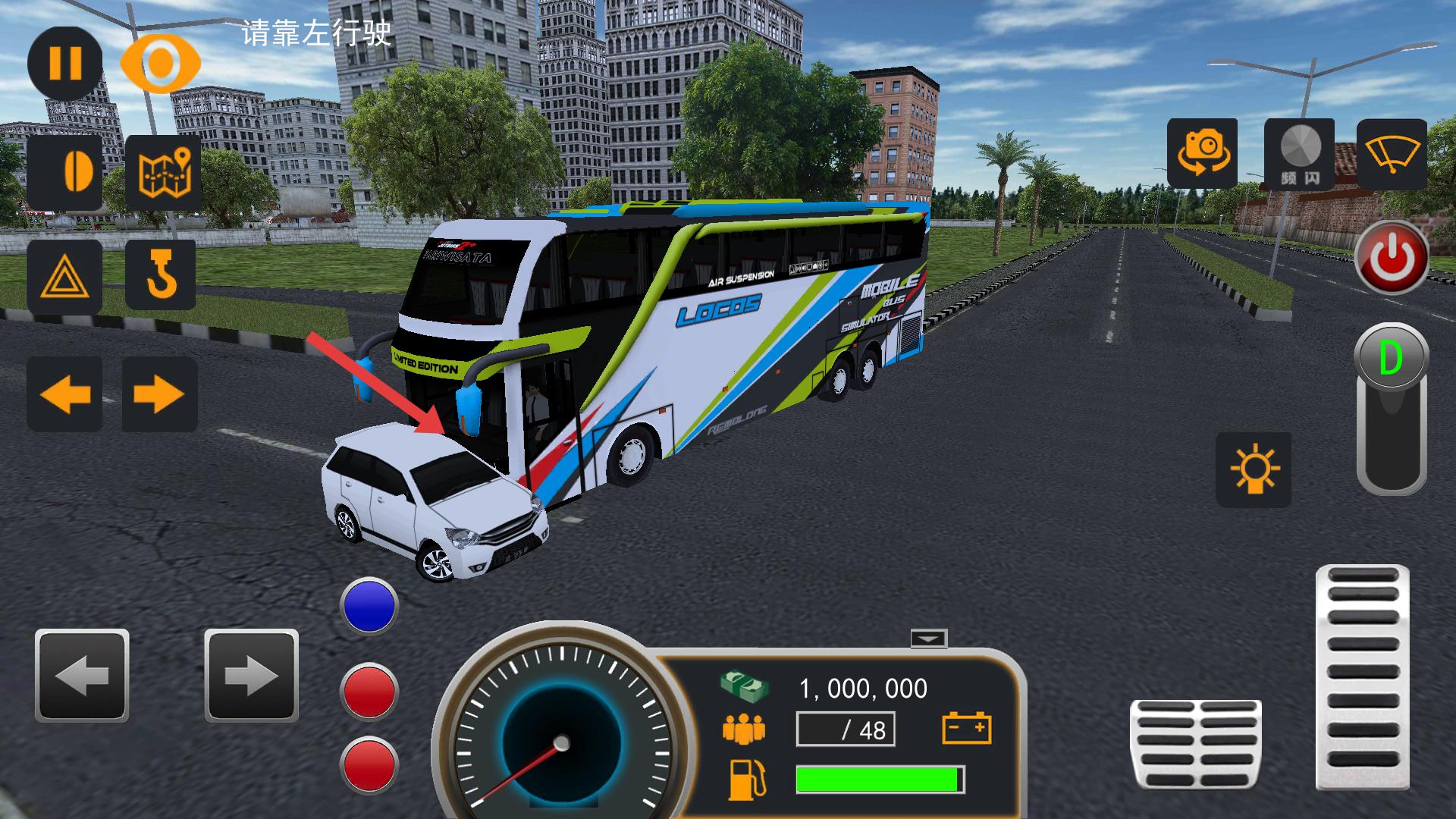Image resolution: width=1456 pixels, height=819 pixels.
Task: Activate the hazard warning lights
Action: [64, 278]
